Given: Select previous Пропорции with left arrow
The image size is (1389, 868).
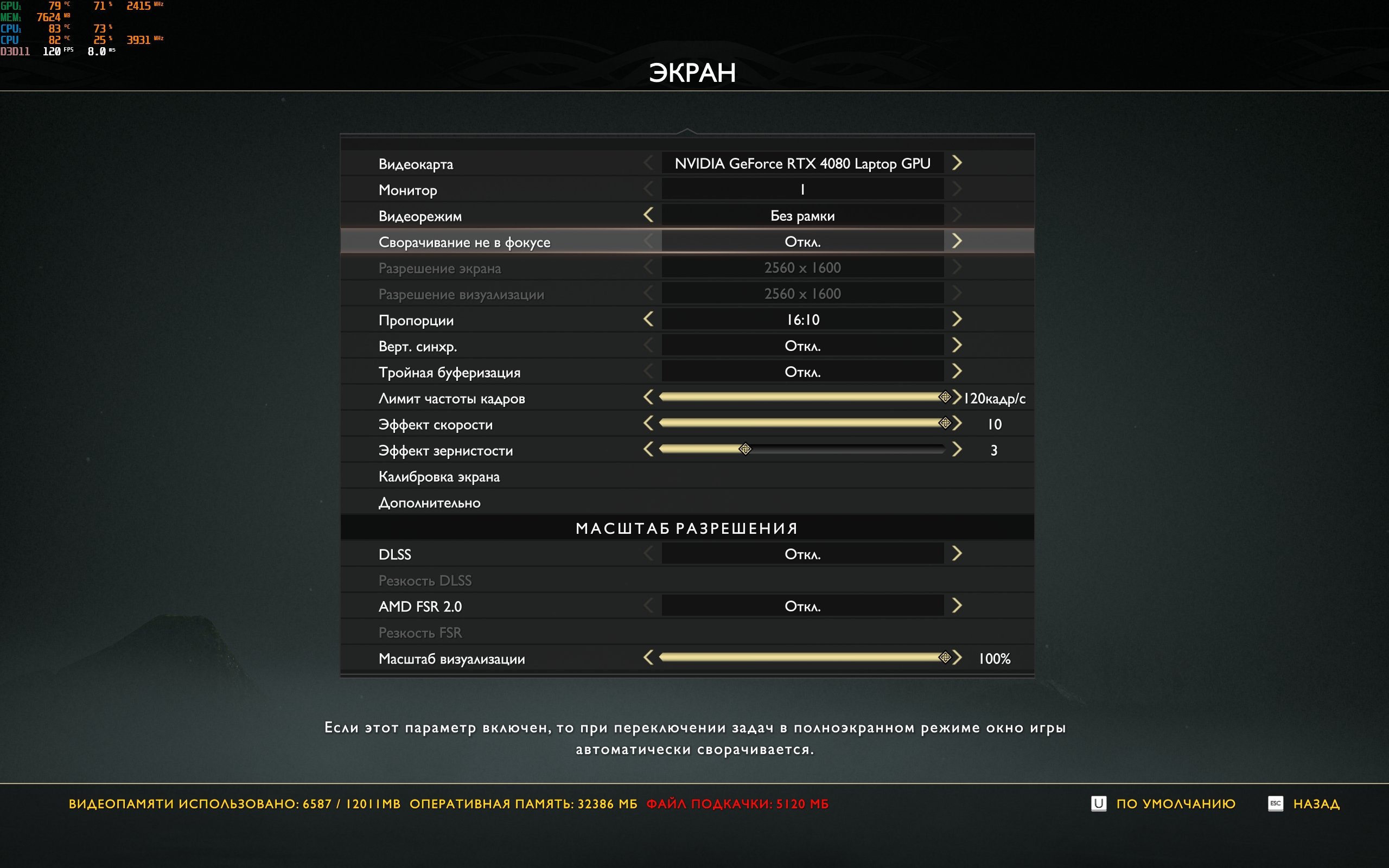Looking at the screenshot, I should [x=648, y=319].
